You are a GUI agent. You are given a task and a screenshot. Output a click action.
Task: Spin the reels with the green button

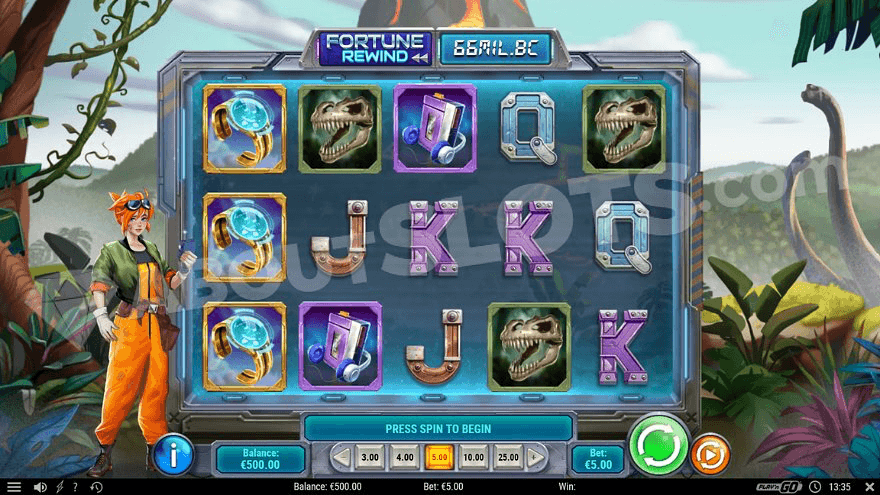click(659, 444)
